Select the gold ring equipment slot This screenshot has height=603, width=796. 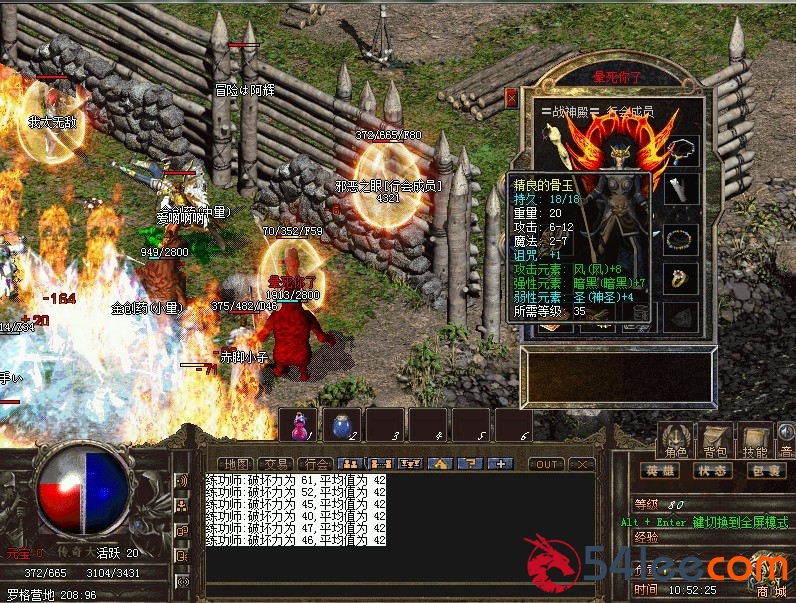pyautogui.click(x=680, y=280)
